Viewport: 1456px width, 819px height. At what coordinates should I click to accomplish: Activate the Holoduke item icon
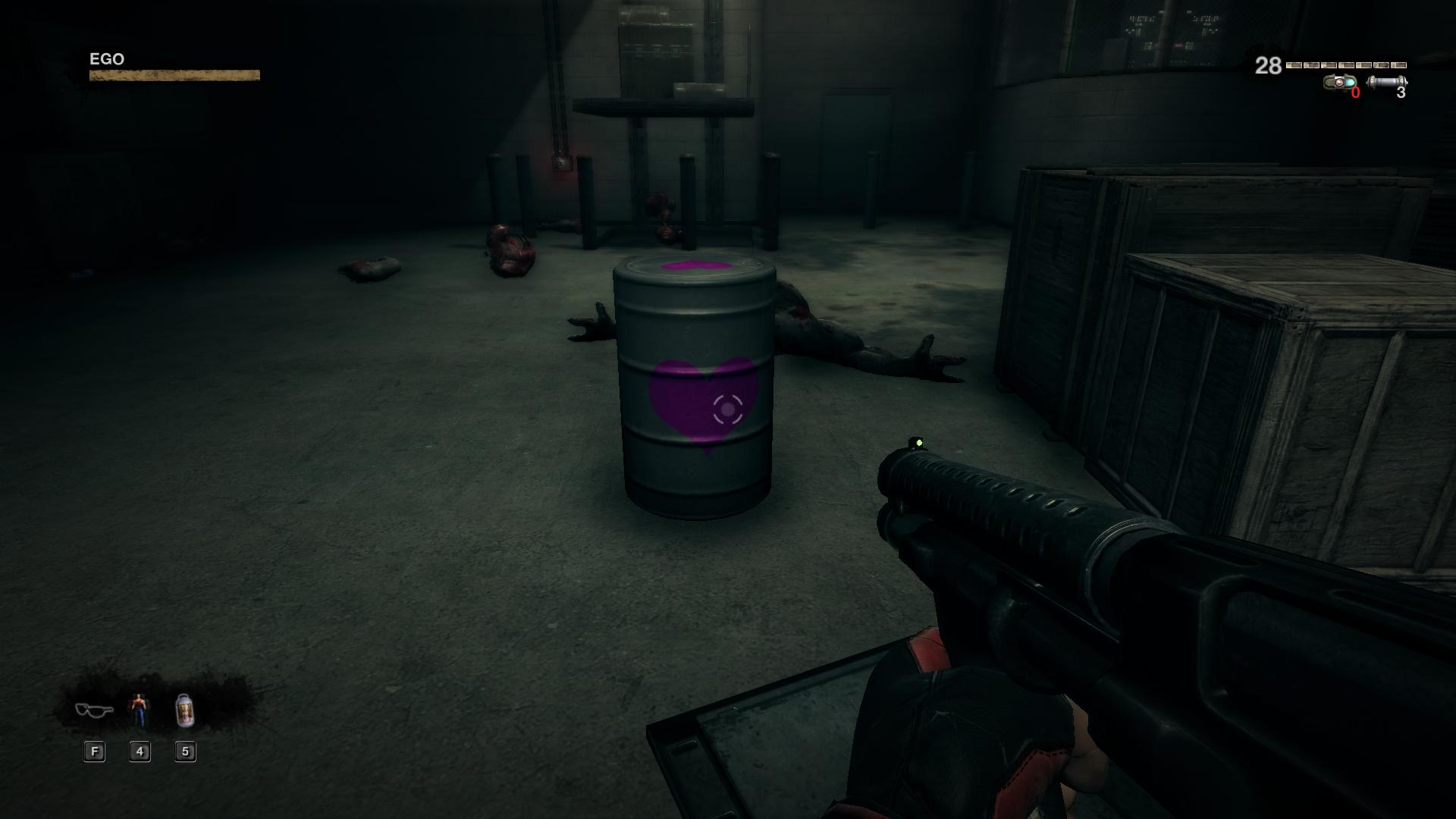pos(139,710)
